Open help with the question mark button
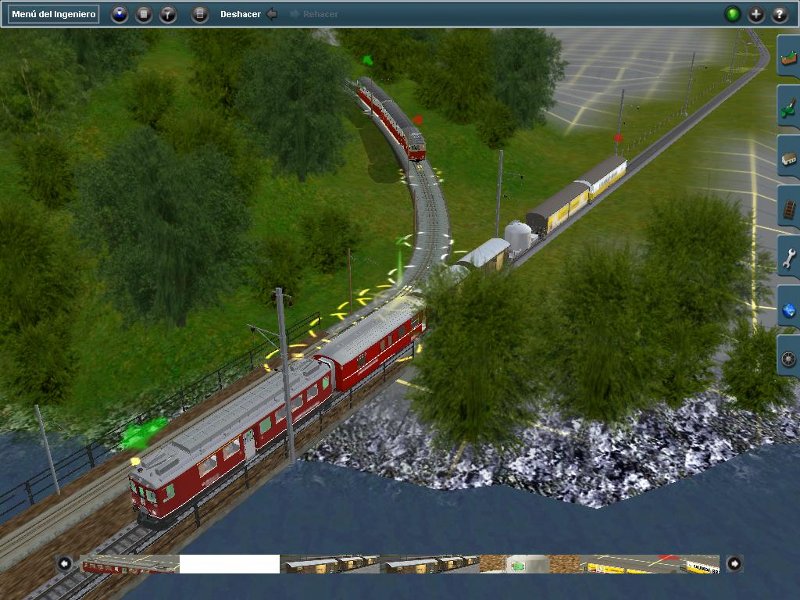800x600 pixels. coord(779,15)
